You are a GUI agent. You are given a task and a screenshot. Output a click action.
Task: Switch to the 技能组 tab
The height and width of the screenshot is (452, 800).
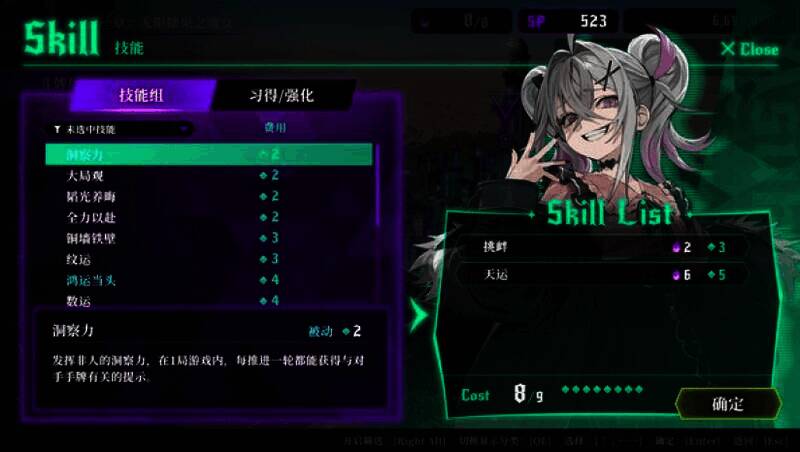[142, 96]
